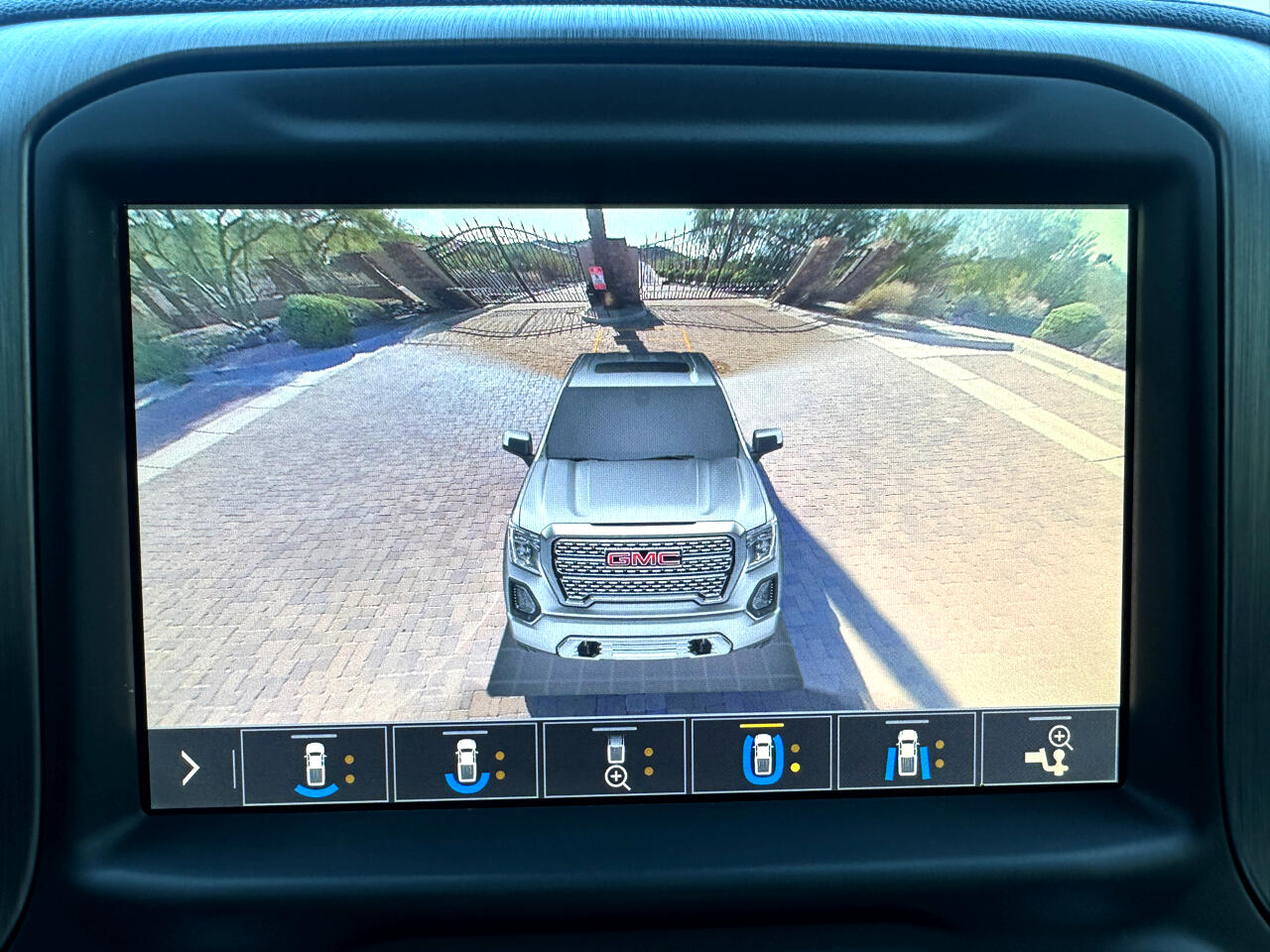
Task: Show the side-by-side camera view
Action: coord(908,759)
